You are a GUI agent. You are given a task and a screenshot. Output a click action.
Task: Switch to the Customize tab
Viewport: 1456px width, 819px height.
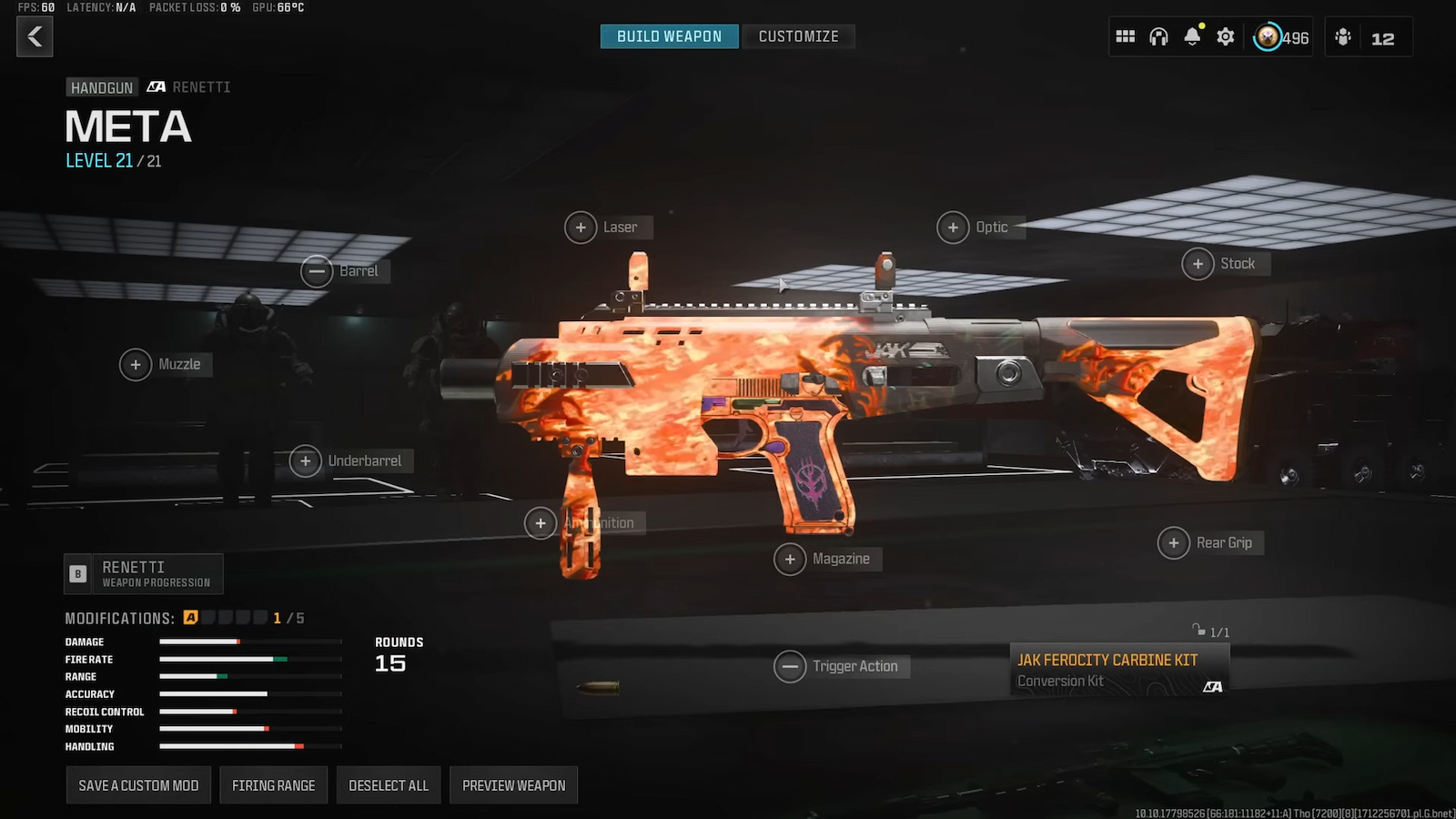point(799,36)
